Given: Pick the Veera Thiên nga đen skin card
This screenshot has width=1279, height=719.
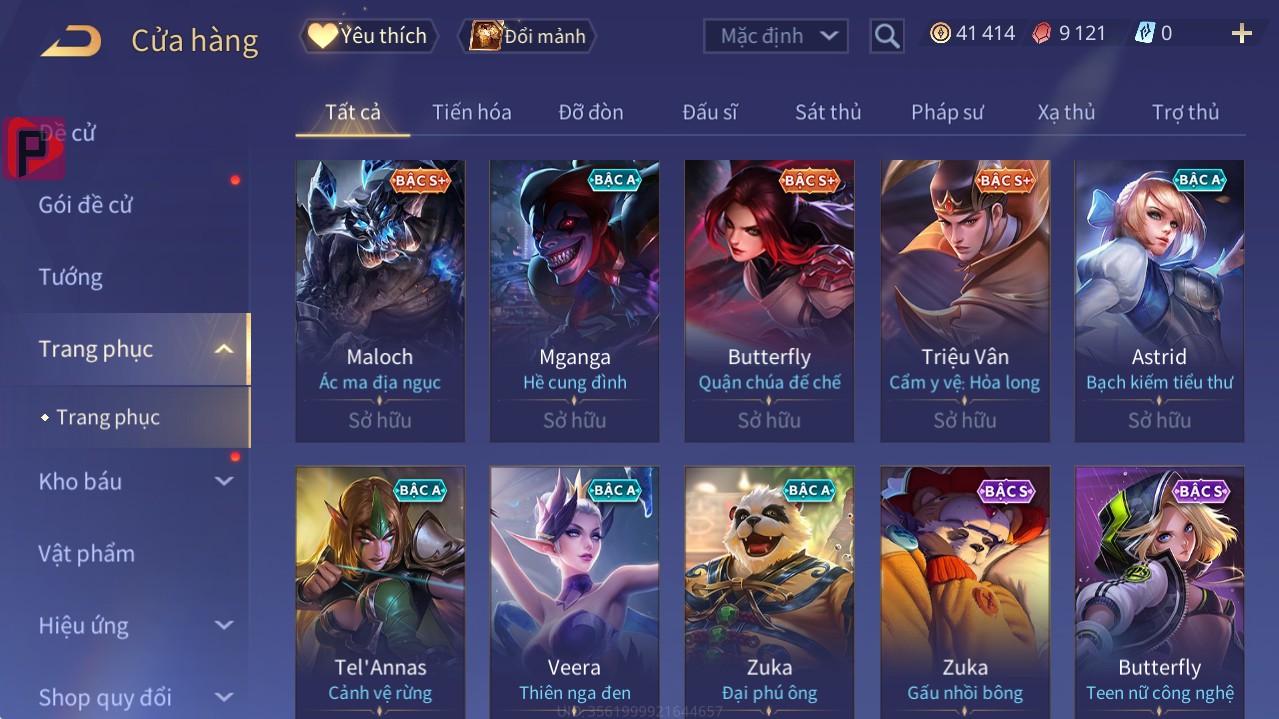Looking at the screenshot, I should 574,590.
